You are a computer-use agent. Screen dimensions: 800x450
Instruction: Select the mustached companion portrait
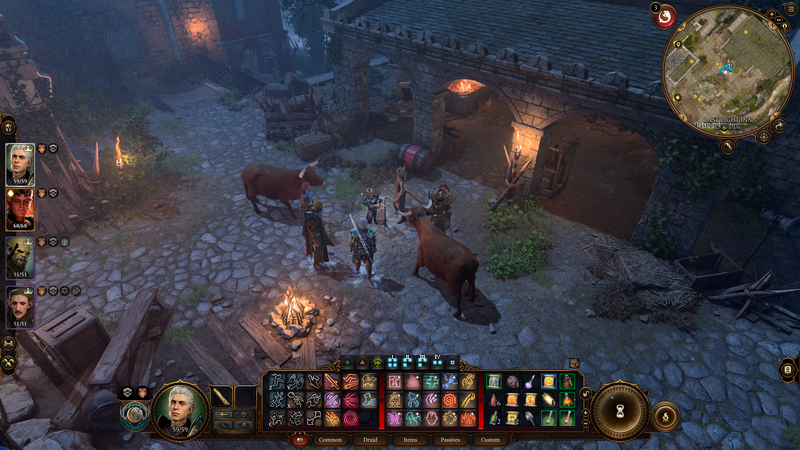[20, 304]
